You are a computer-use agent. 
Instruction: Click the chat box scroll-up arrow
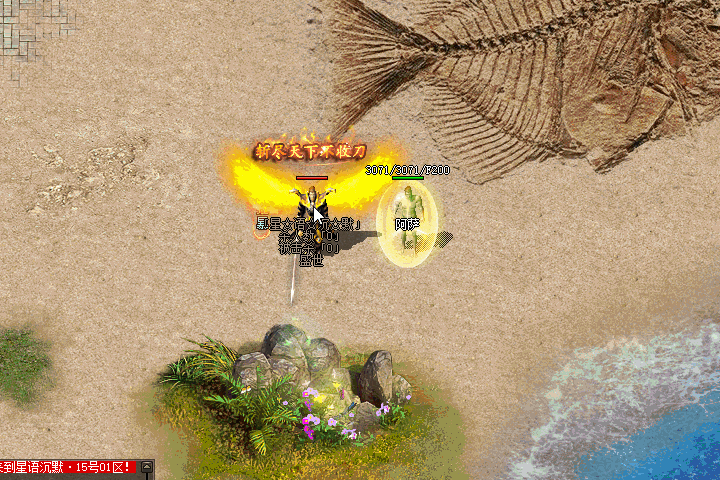(147, 467)
